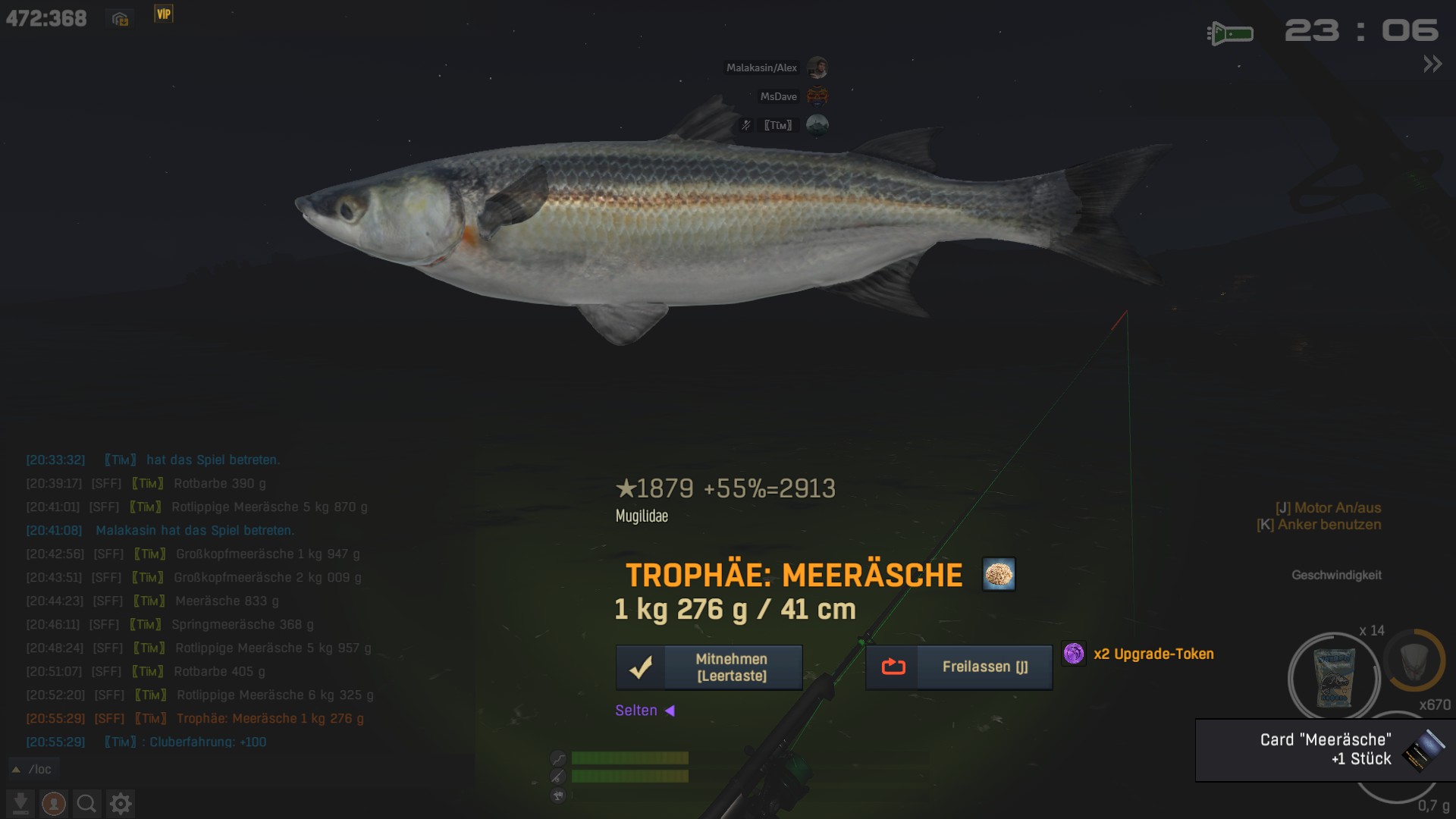Keep the fish with the Mitnehmen button

(709, 667)
